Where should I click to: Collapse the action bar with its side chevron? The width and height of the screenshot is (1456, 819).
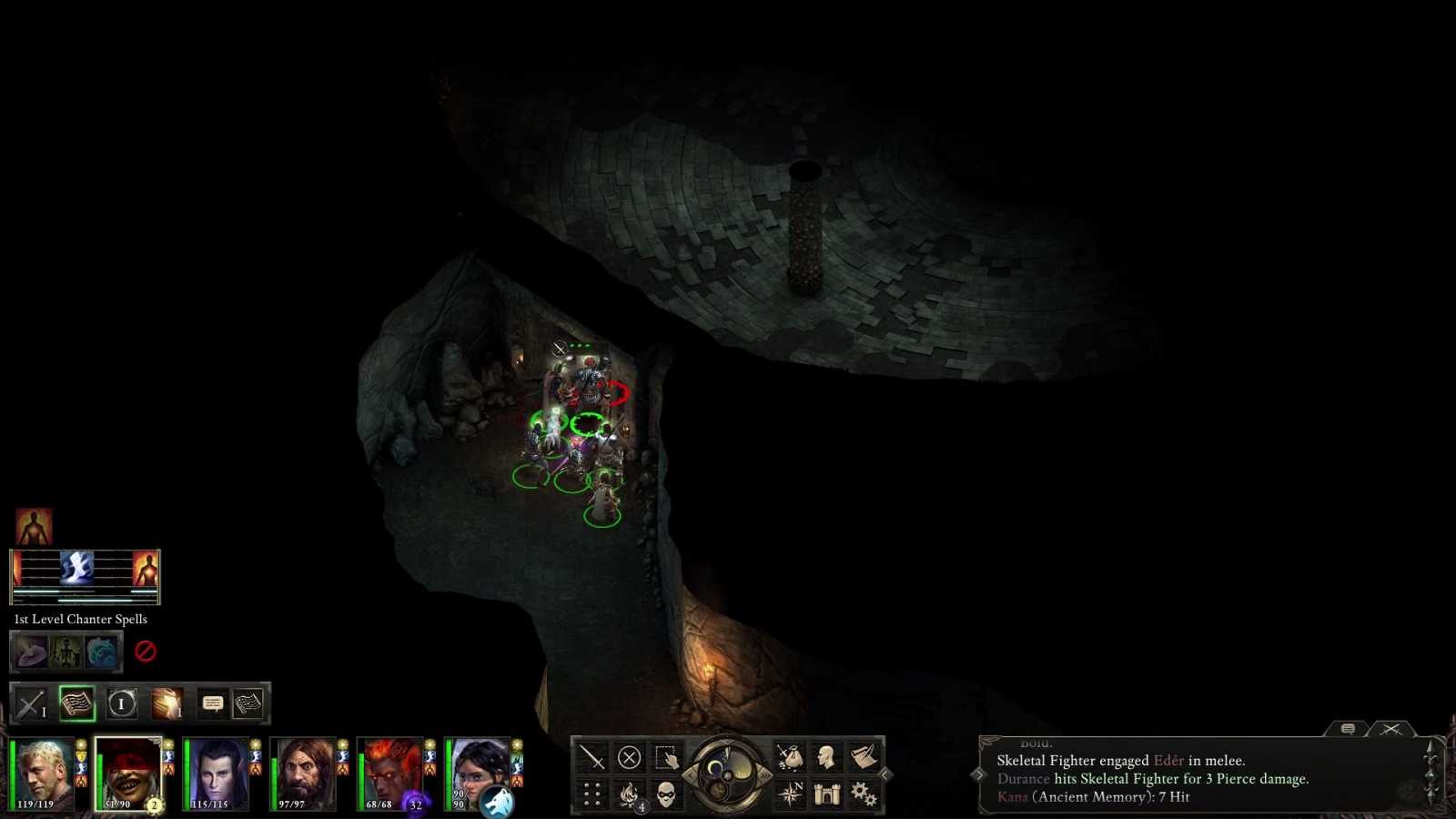[885, 774]
